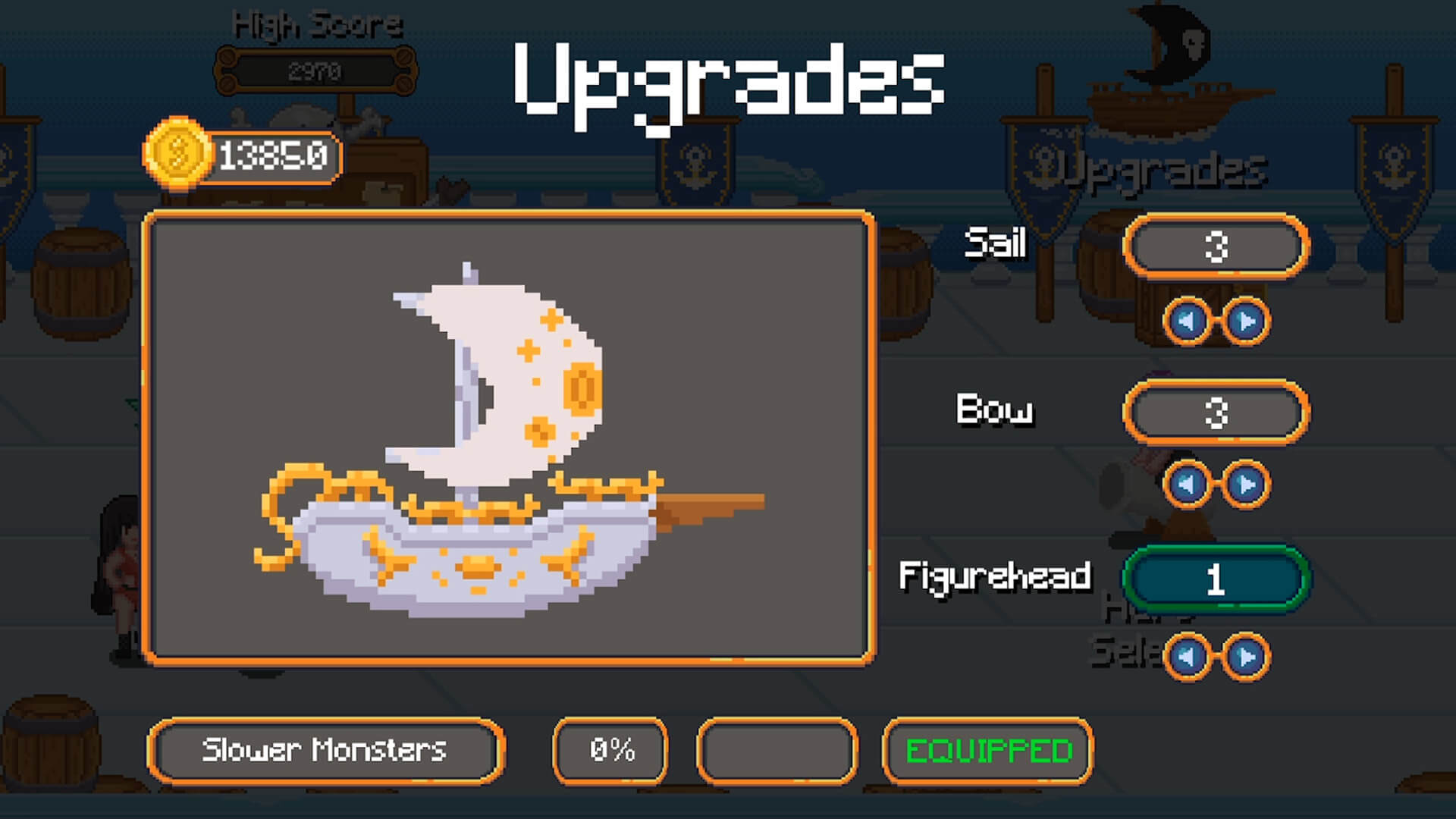This screenshot has height=819, width=1456.
Task: Cycle to previous Figurehead option
Action: tap(1187, 657)
